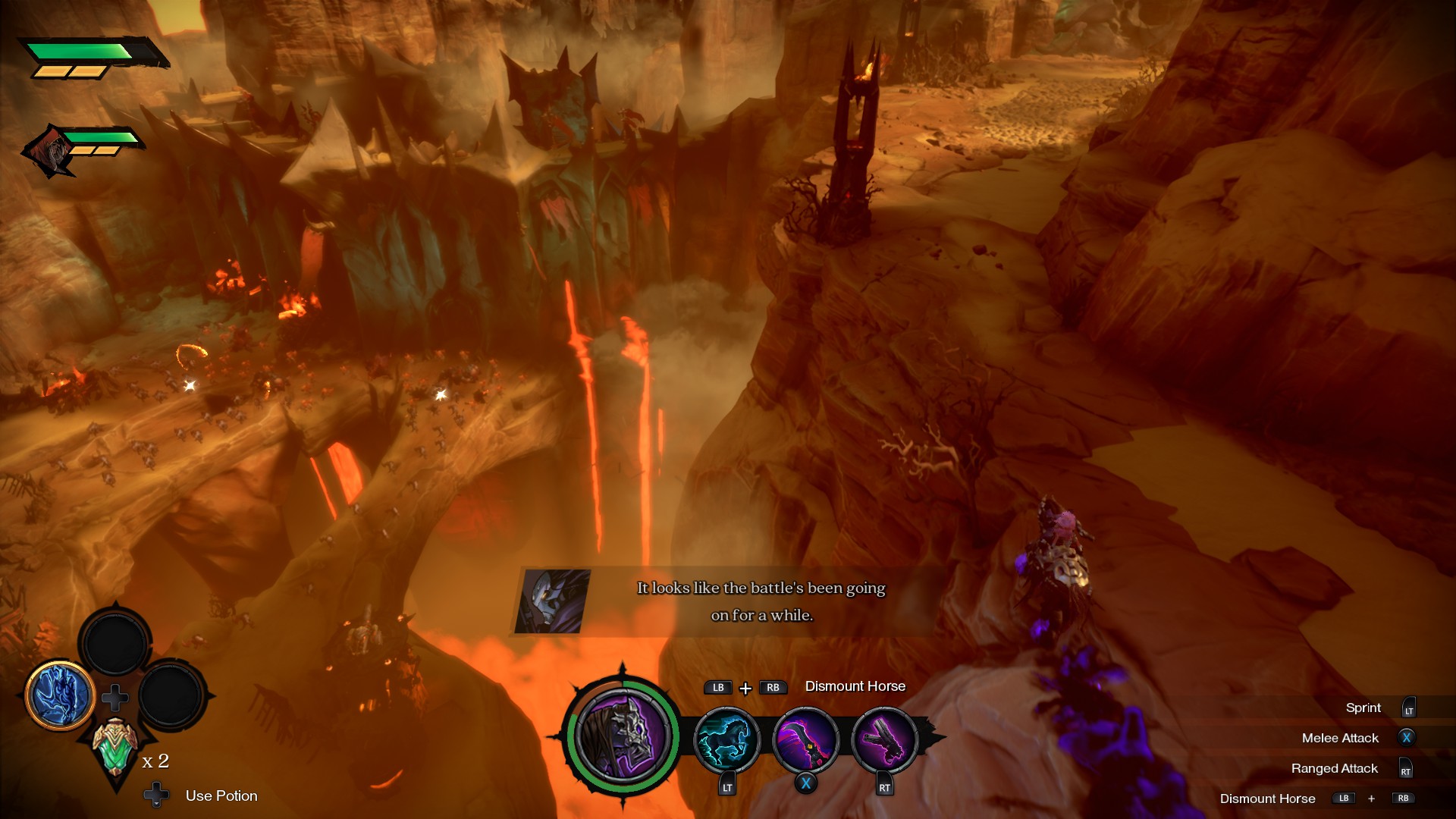Trigger the pistol ranged attack icon
This screenshot has height=819, width=1456.
(x=884, y=740)
